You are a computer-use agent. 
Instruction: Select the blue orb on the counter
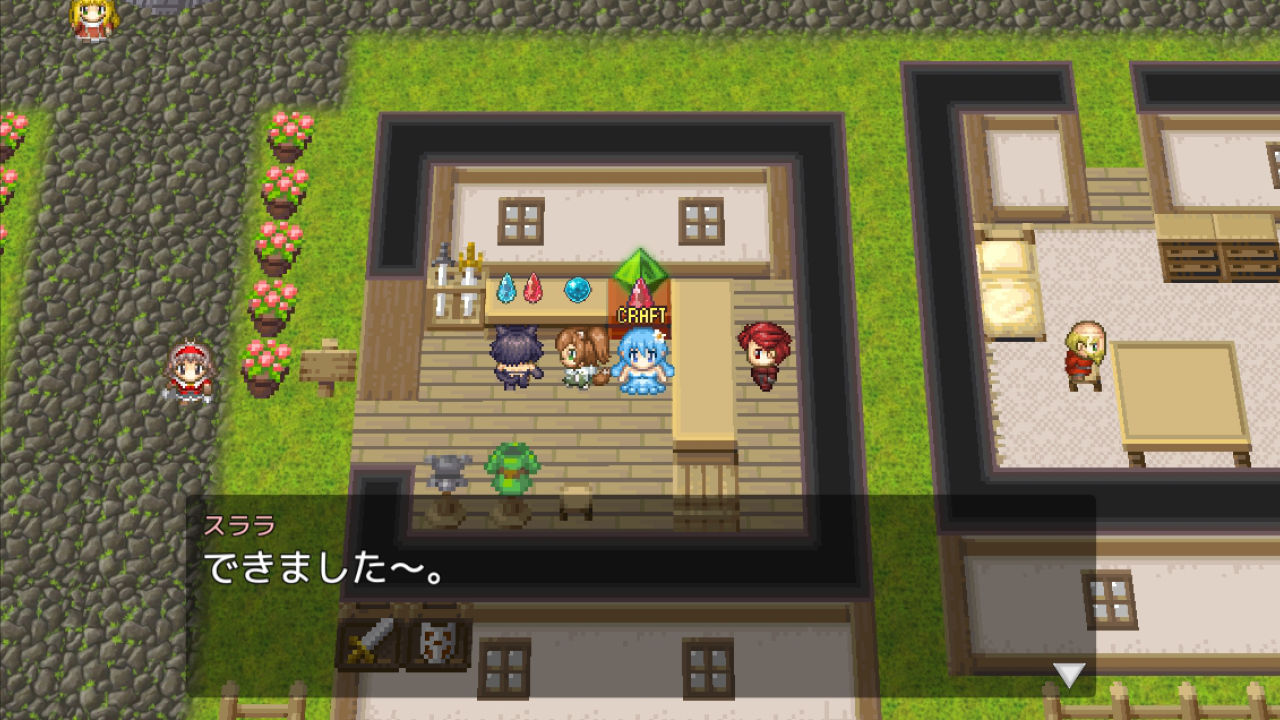[x=577, y=288]
